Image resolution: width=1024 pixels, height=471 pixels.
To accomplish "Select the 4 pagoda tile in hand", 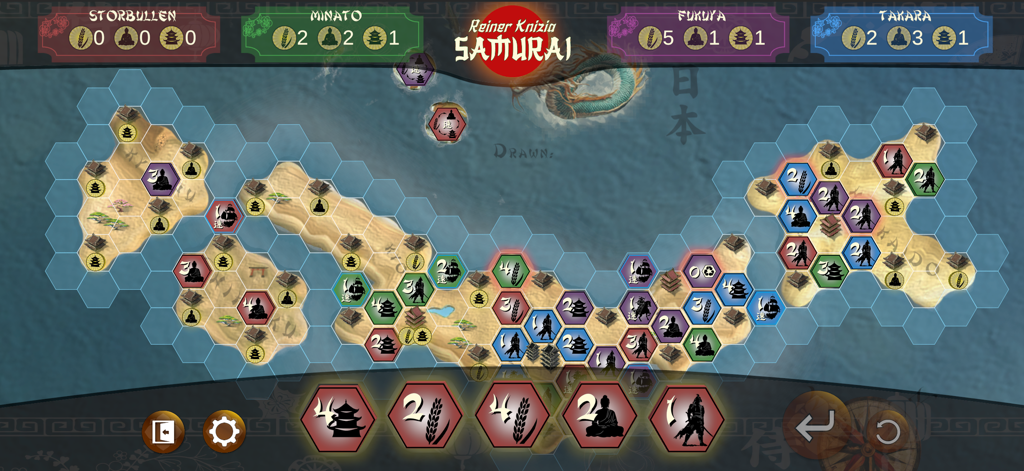I will (x=338, y=418).
